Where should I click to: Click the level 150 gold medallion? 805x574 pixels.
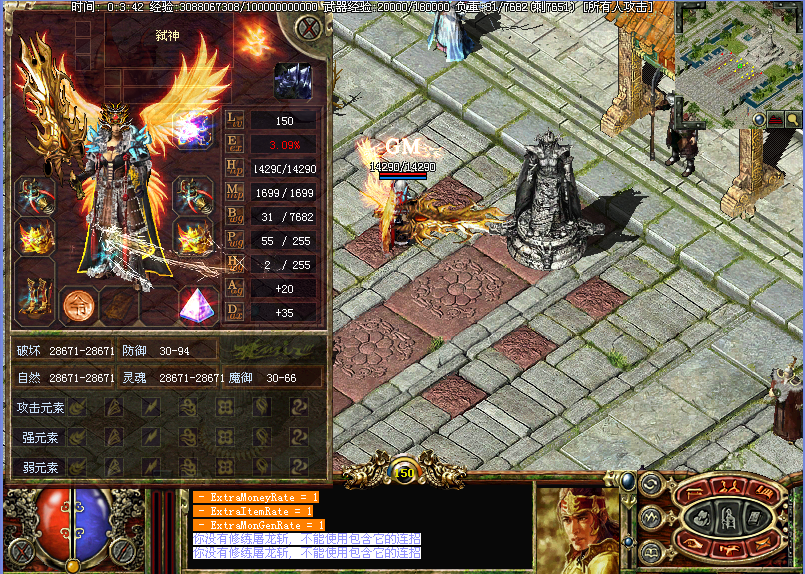pyautogui.click(x=404, y=471)
